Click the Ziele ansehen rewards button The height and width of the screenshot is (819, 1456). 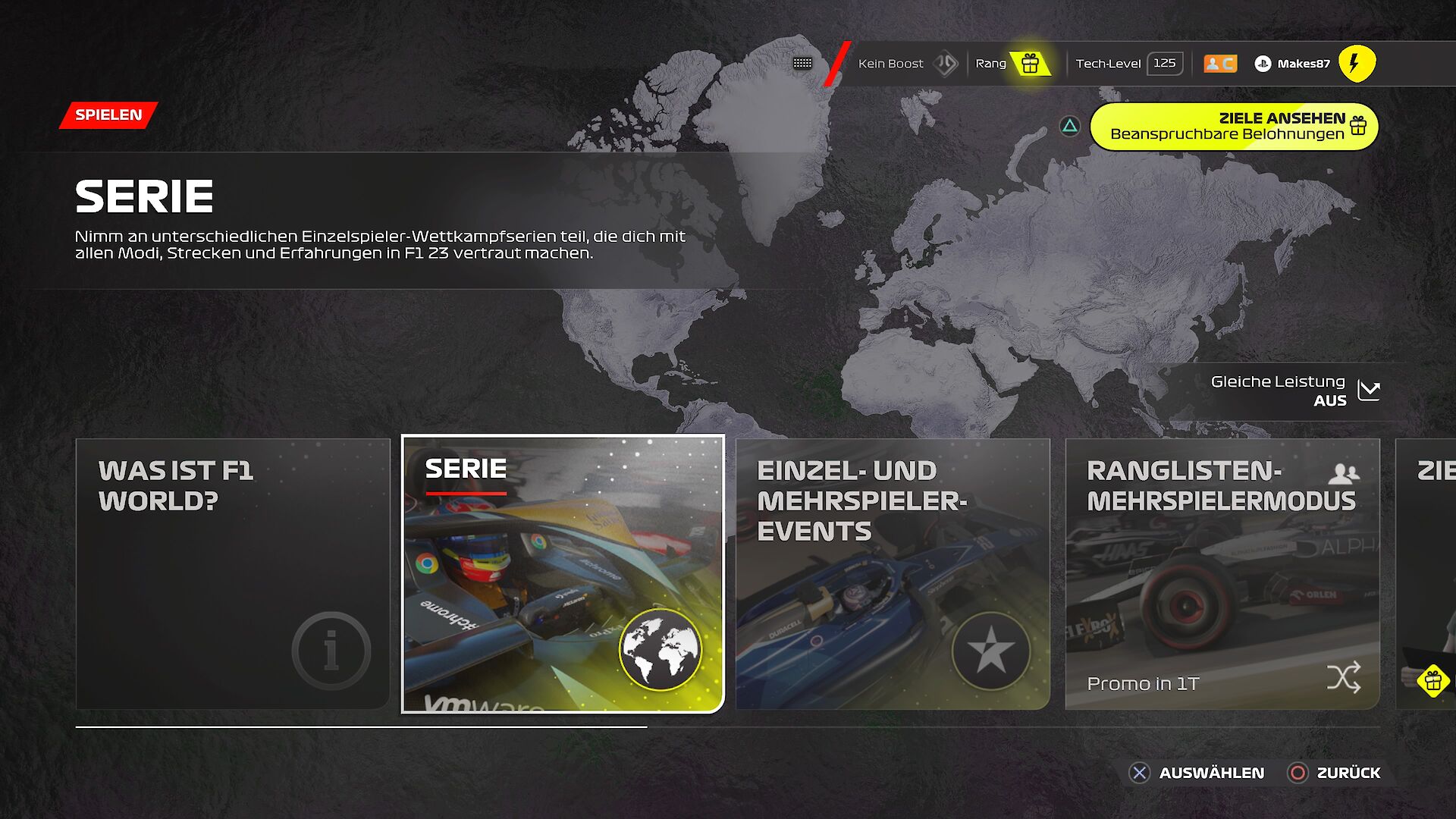tap(1234, 127)
